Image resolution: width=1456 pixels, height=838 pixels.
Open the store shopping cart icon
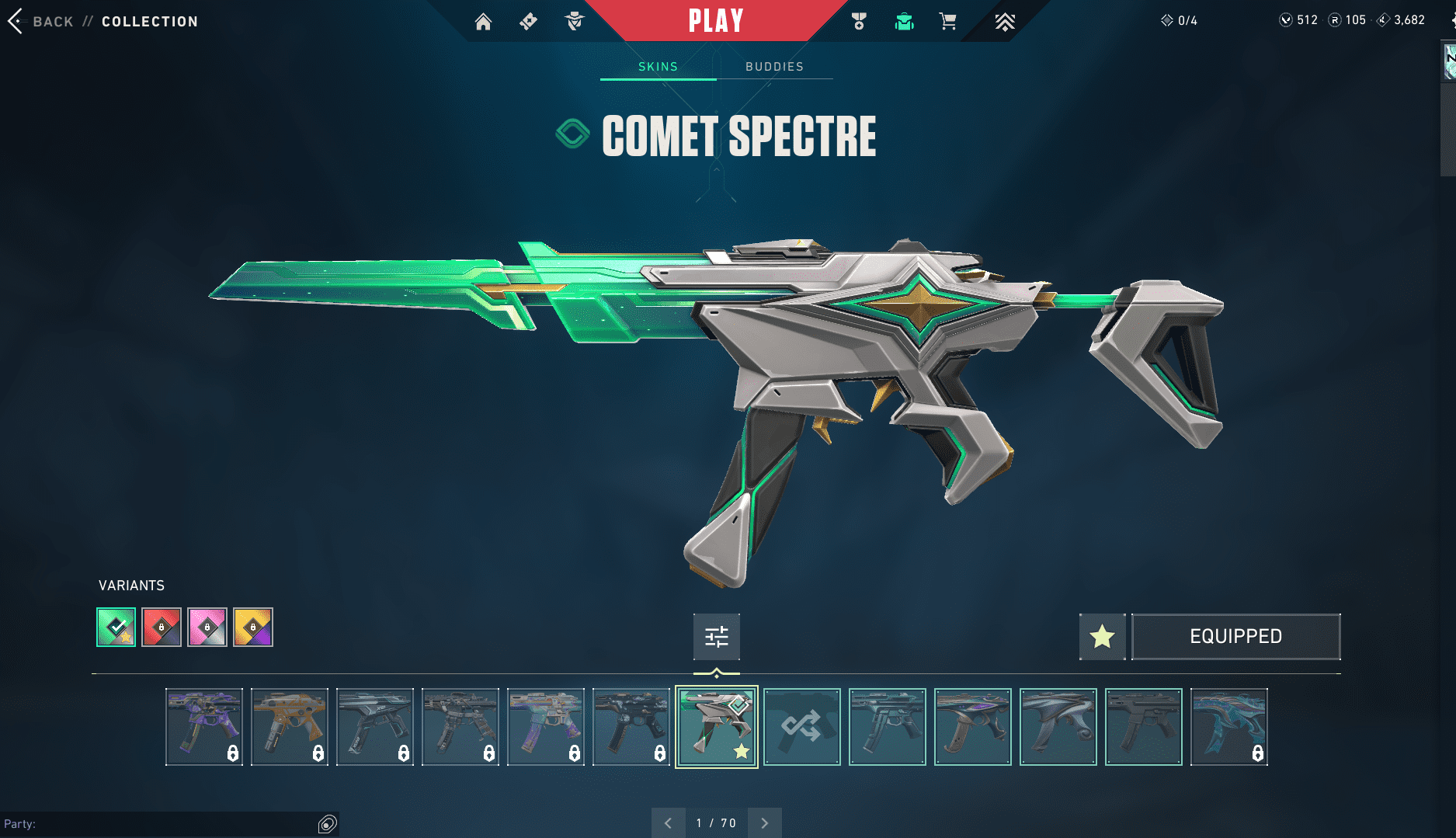[x=947, y=22]
